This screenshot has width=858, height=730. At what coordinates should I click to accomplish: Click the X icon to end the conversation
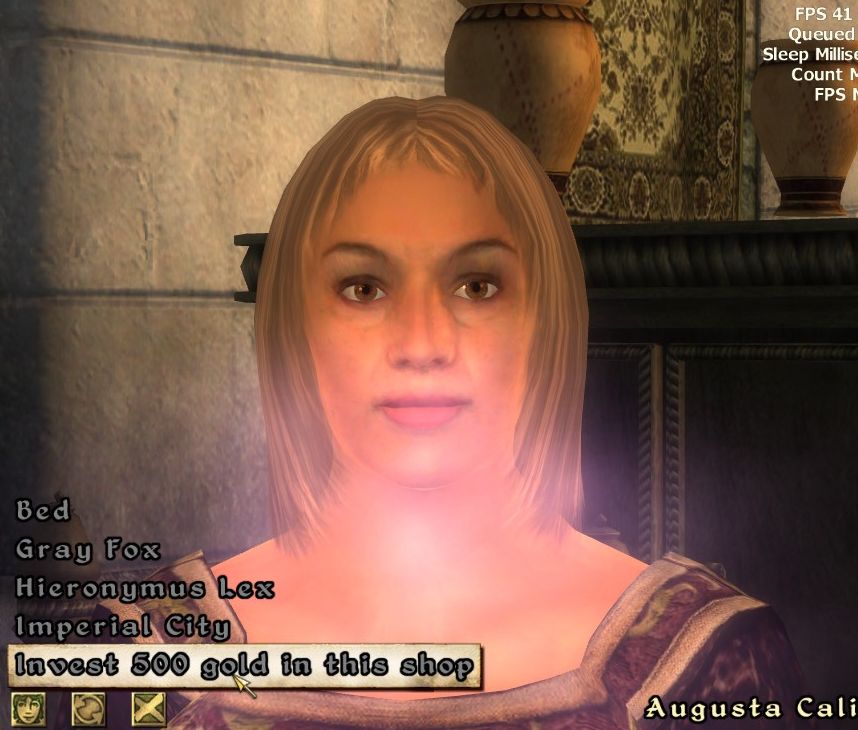149,709
